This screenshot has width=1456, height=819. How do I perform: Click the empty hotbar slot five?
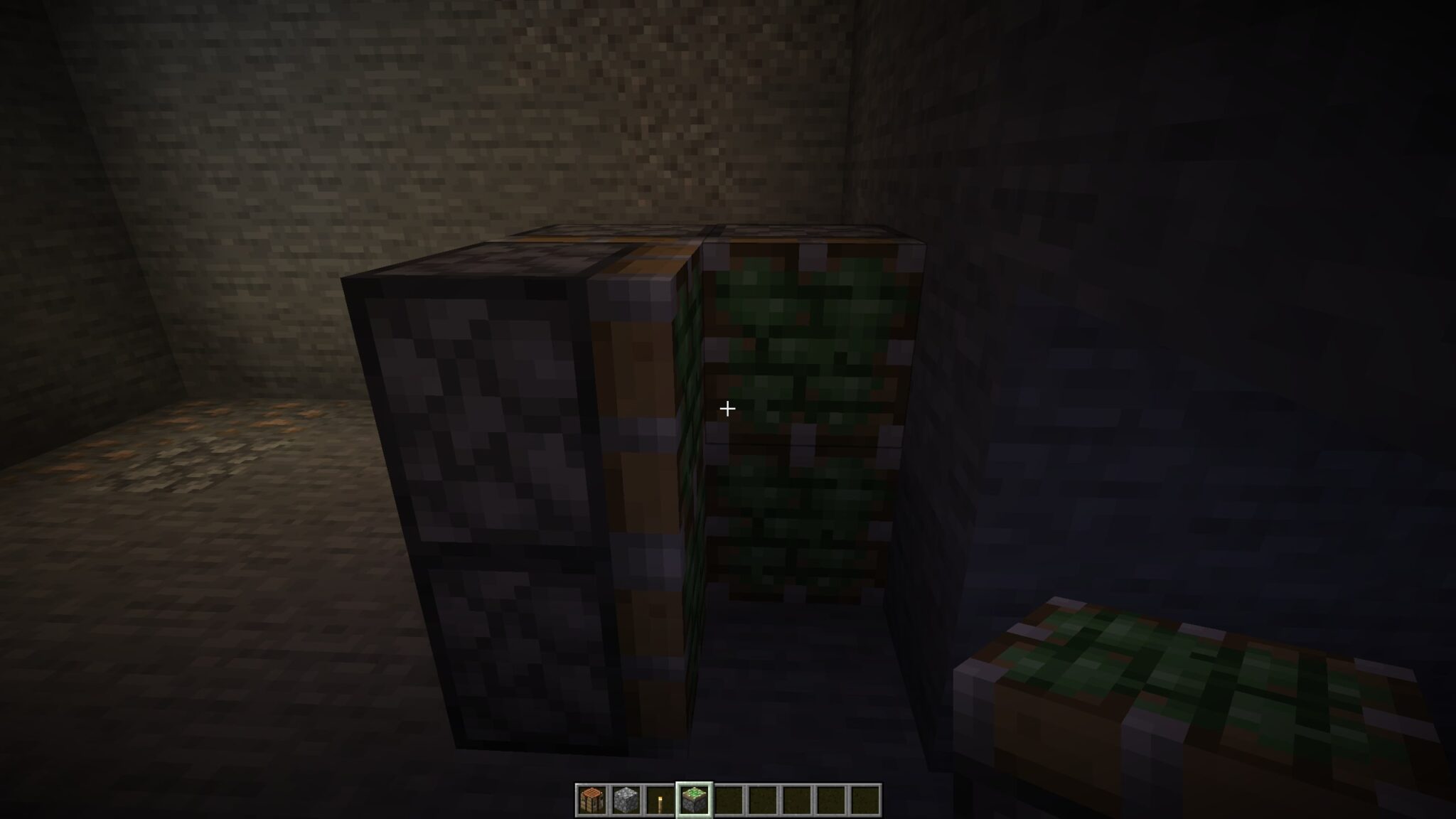click(x=728, y=799)
